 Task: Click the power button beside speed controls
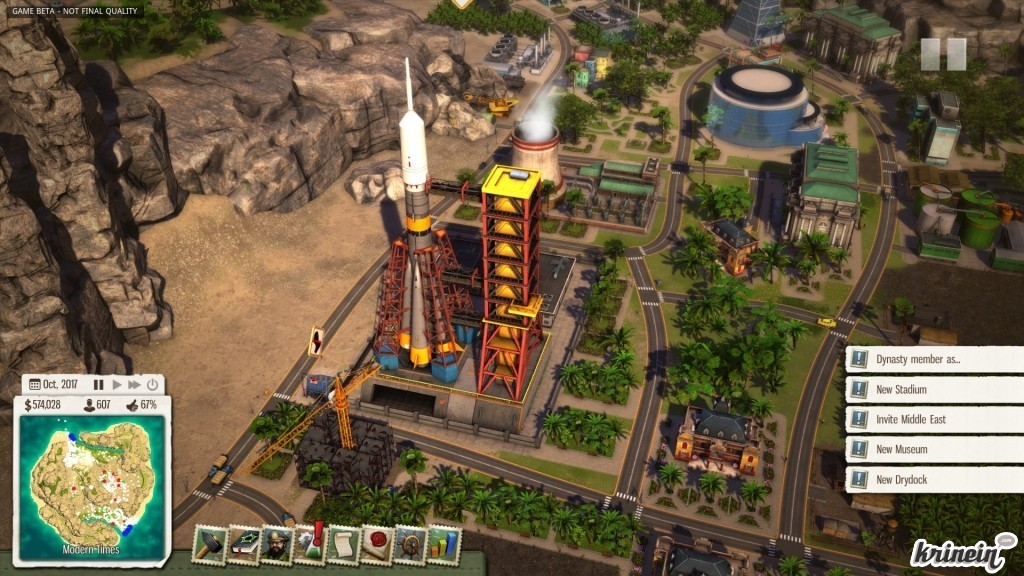[153, 384]
